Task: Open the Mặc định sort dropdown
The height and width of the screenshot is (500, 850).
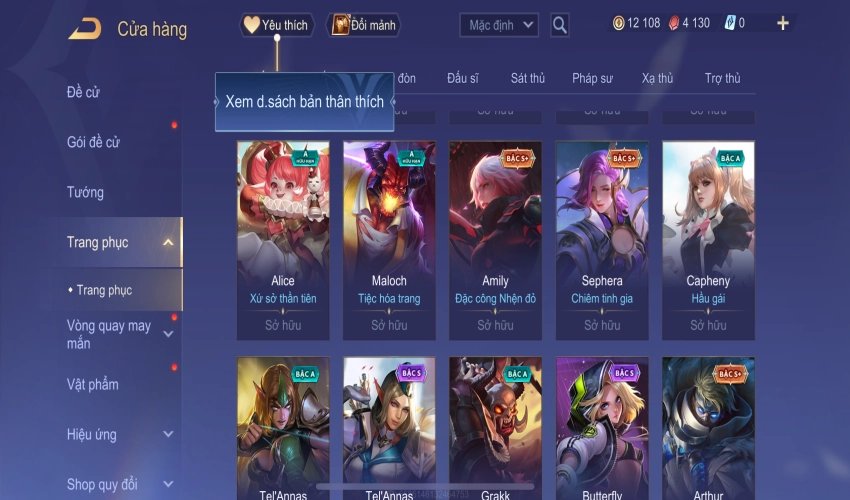Action: point(499,25)
